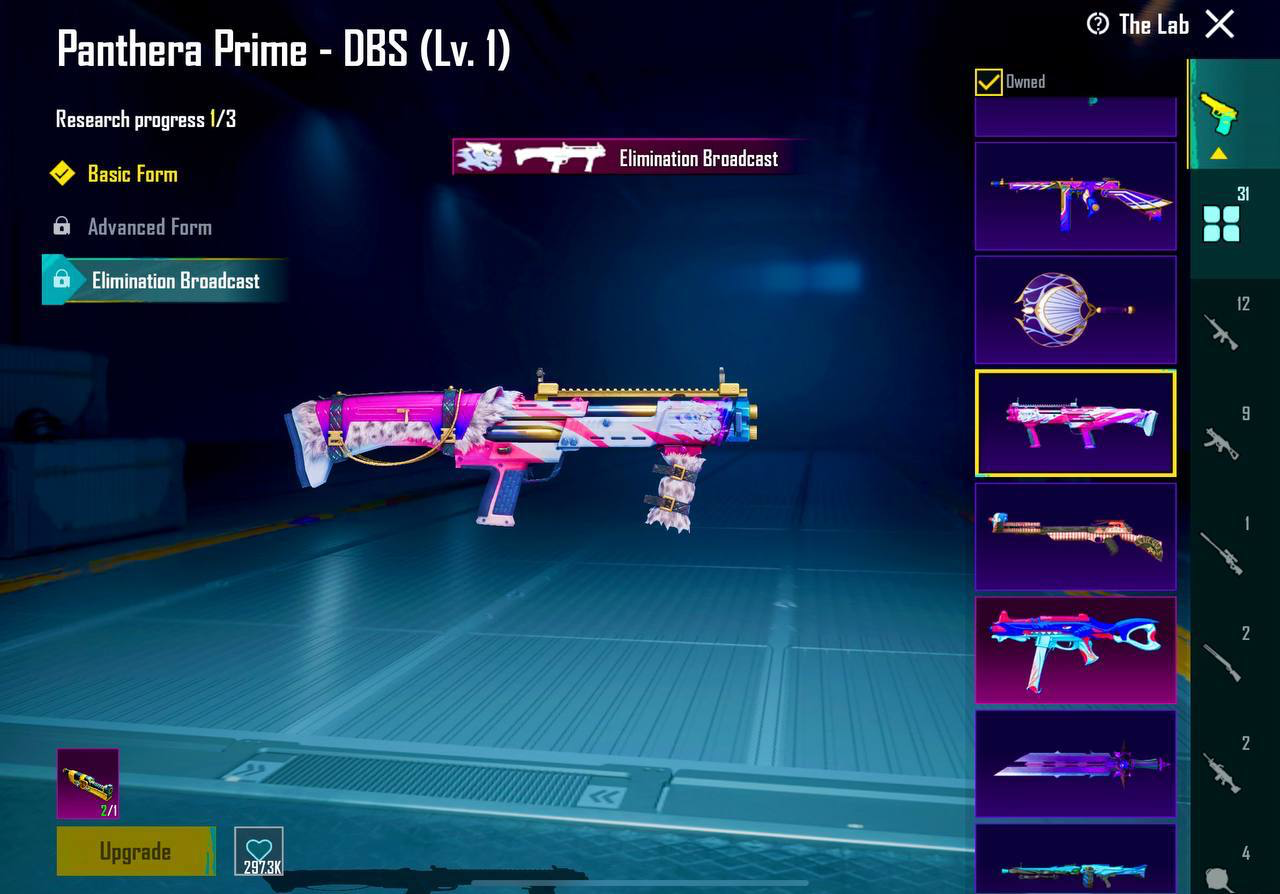Select the pink Panthera Prime DBS thumbnail
Viewport: 1280px width, 894px height.
[x=1075, y=423]
